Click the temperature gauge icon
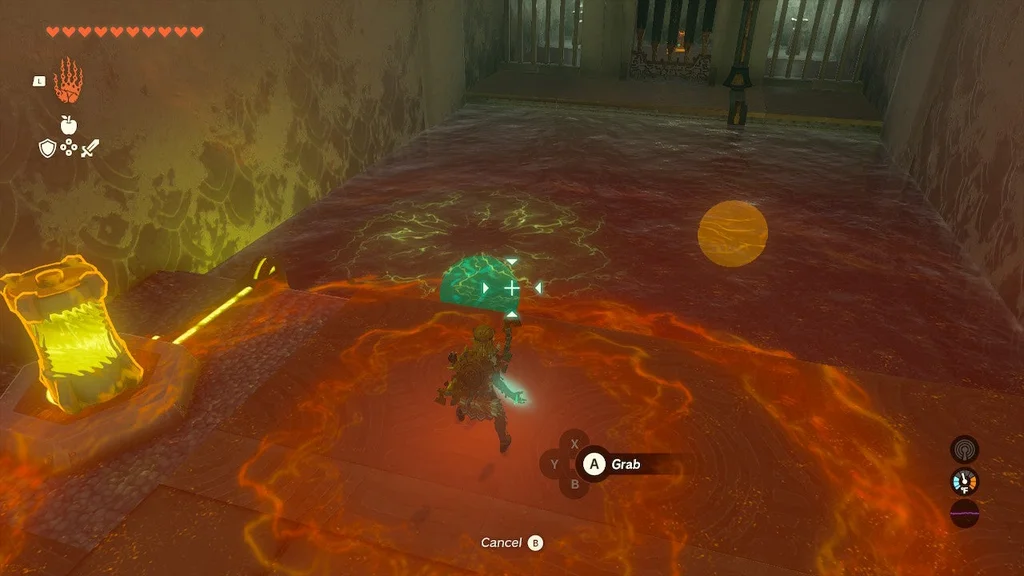Image resolution: width=1024 pixels, height=576 pixels. [x=964, y=482]
